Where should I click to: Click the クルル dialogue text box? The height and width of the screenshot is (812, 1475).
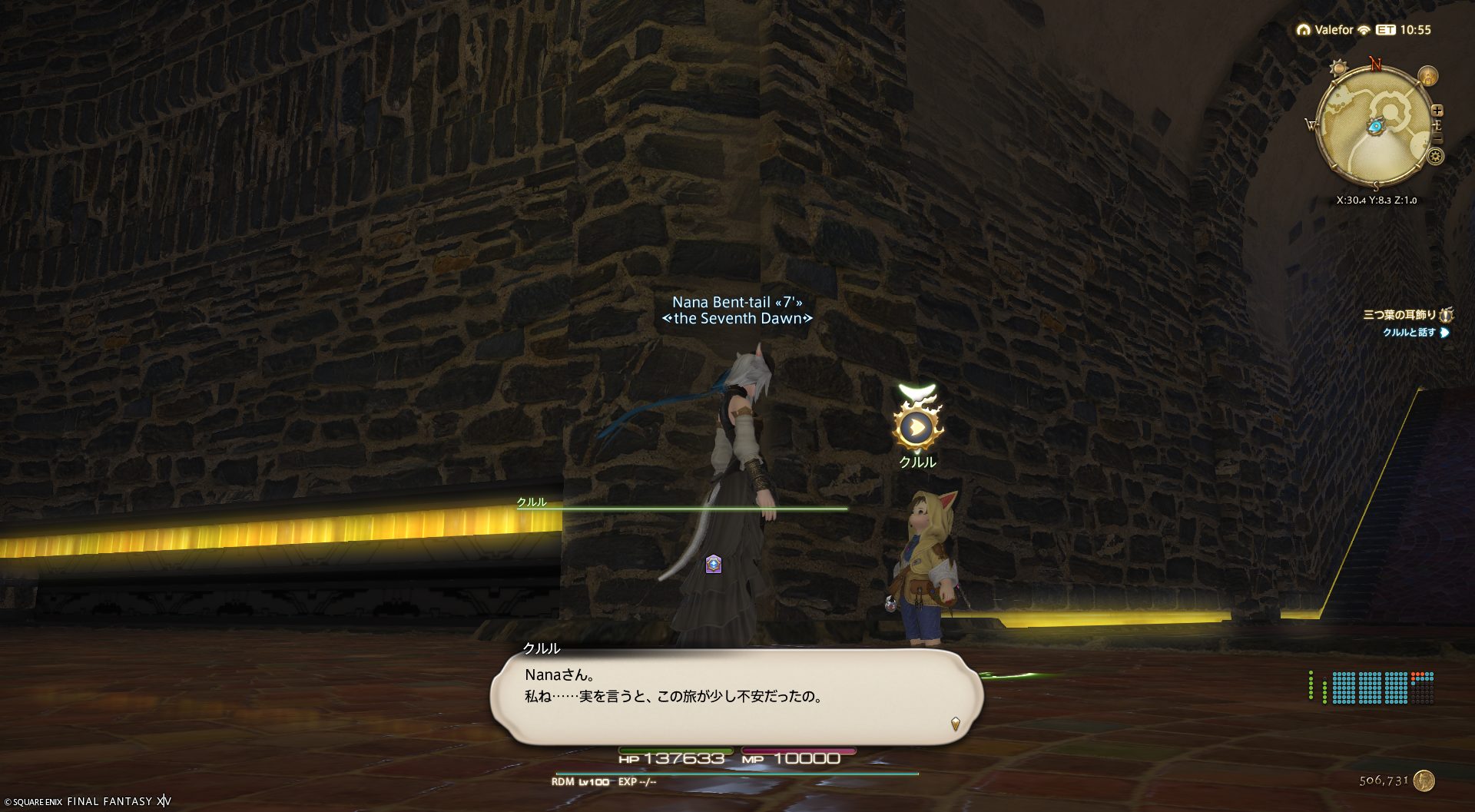pos(736,696)
